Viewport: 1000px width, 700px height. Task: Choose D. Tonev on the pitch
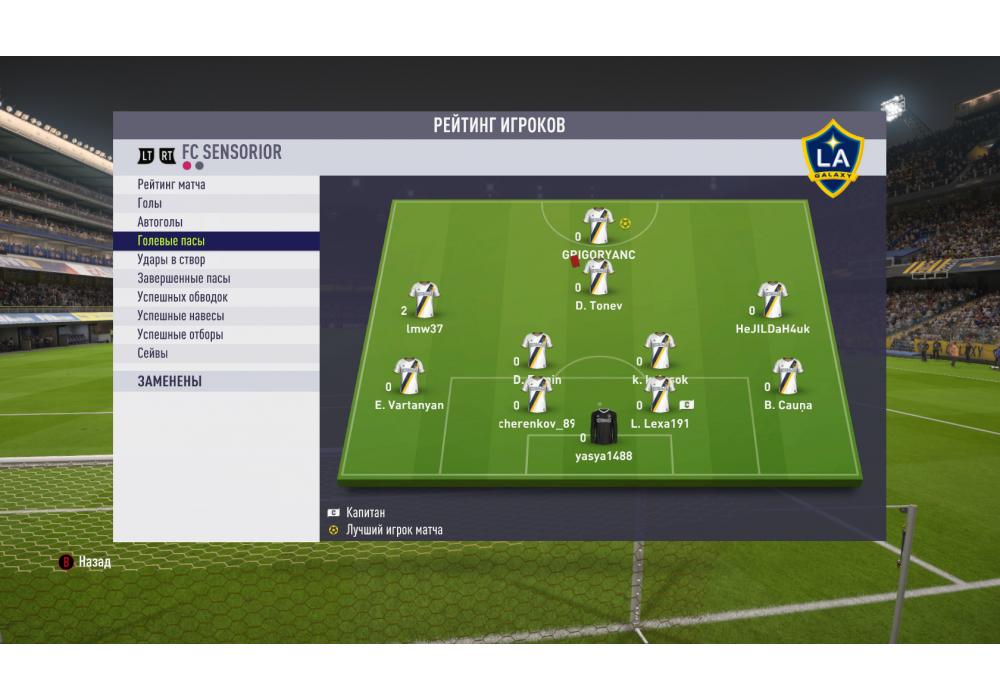tap(598, 277)
